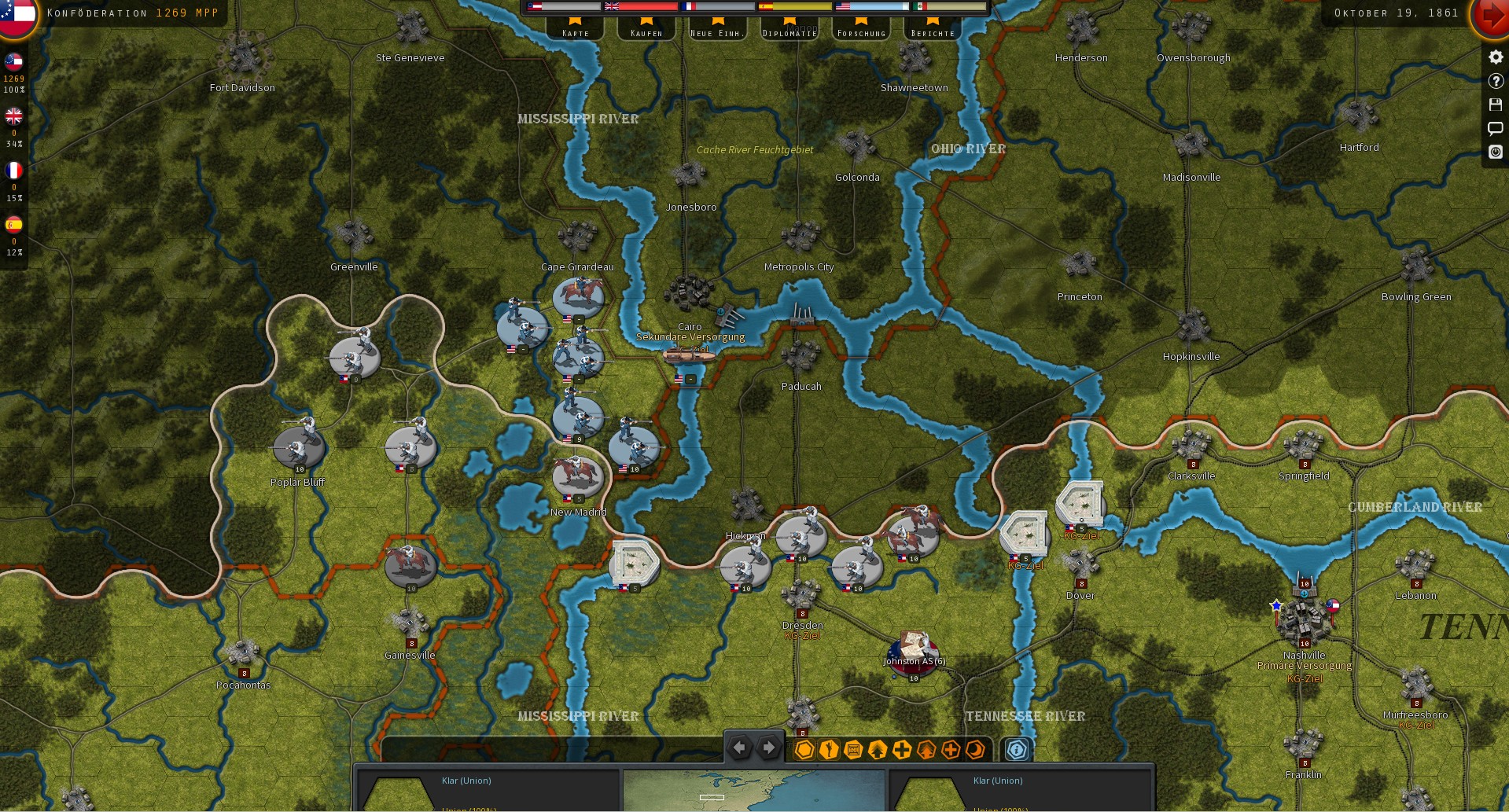Viewport: 1509px width, 812px height.
Task: Click the save game disk icon
Action: 1495,104
